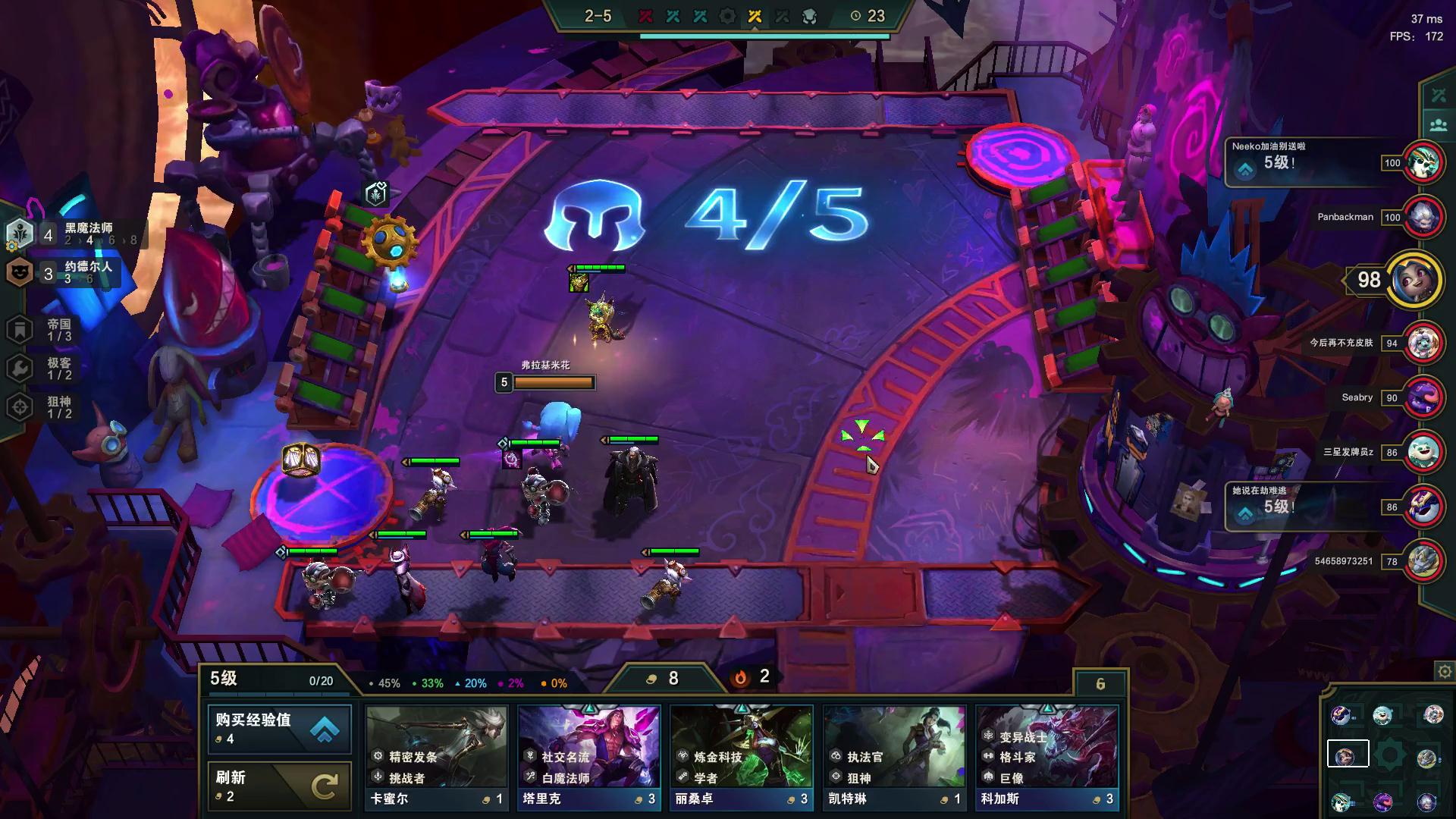Buy 凯特琳 from the shop

pos(894,758)
